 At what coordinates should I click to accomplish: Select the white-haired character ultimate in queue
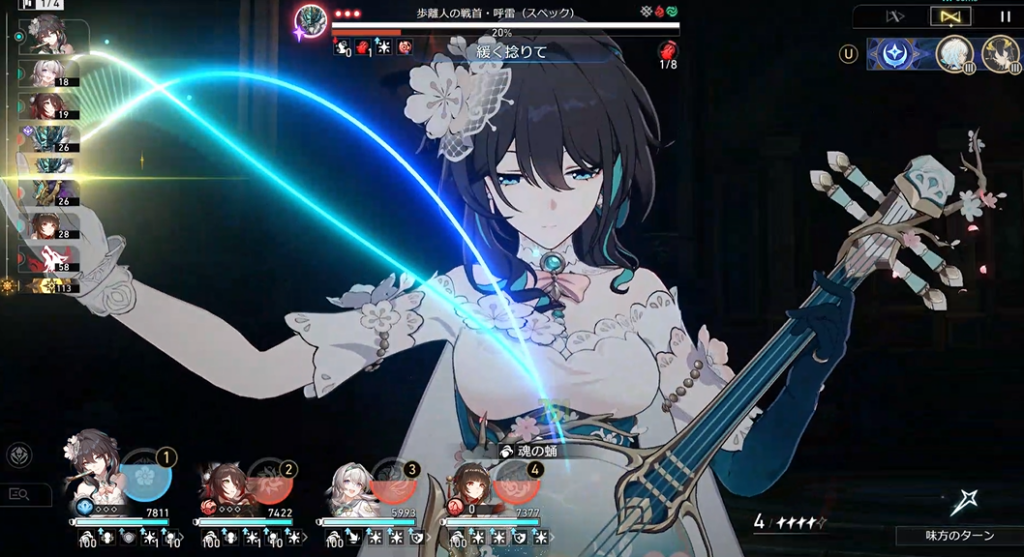(x=954, y=54)
